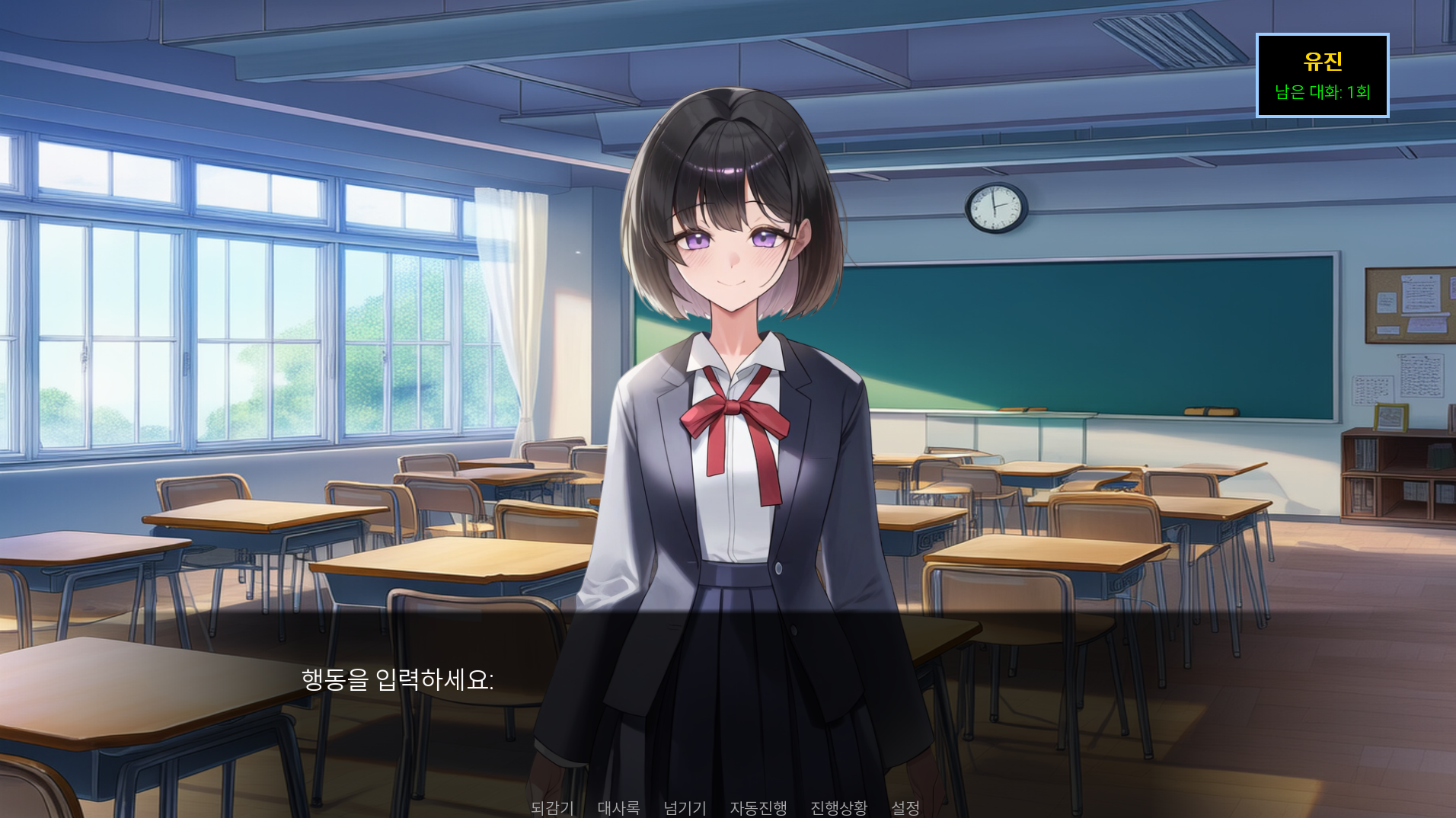
Task: Expand the 진행상황 status panel
Action: (x=838, y=809)
